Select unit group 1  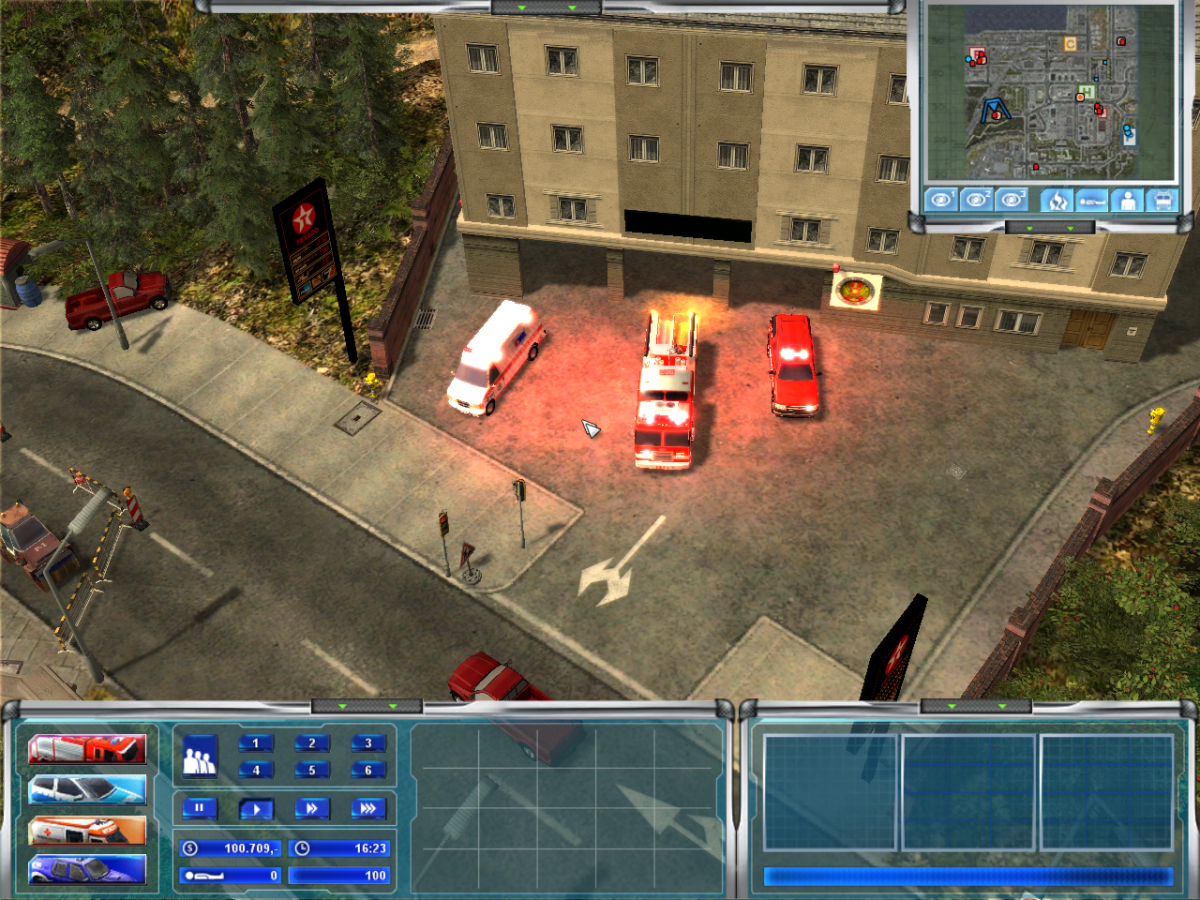pos(256,743)
